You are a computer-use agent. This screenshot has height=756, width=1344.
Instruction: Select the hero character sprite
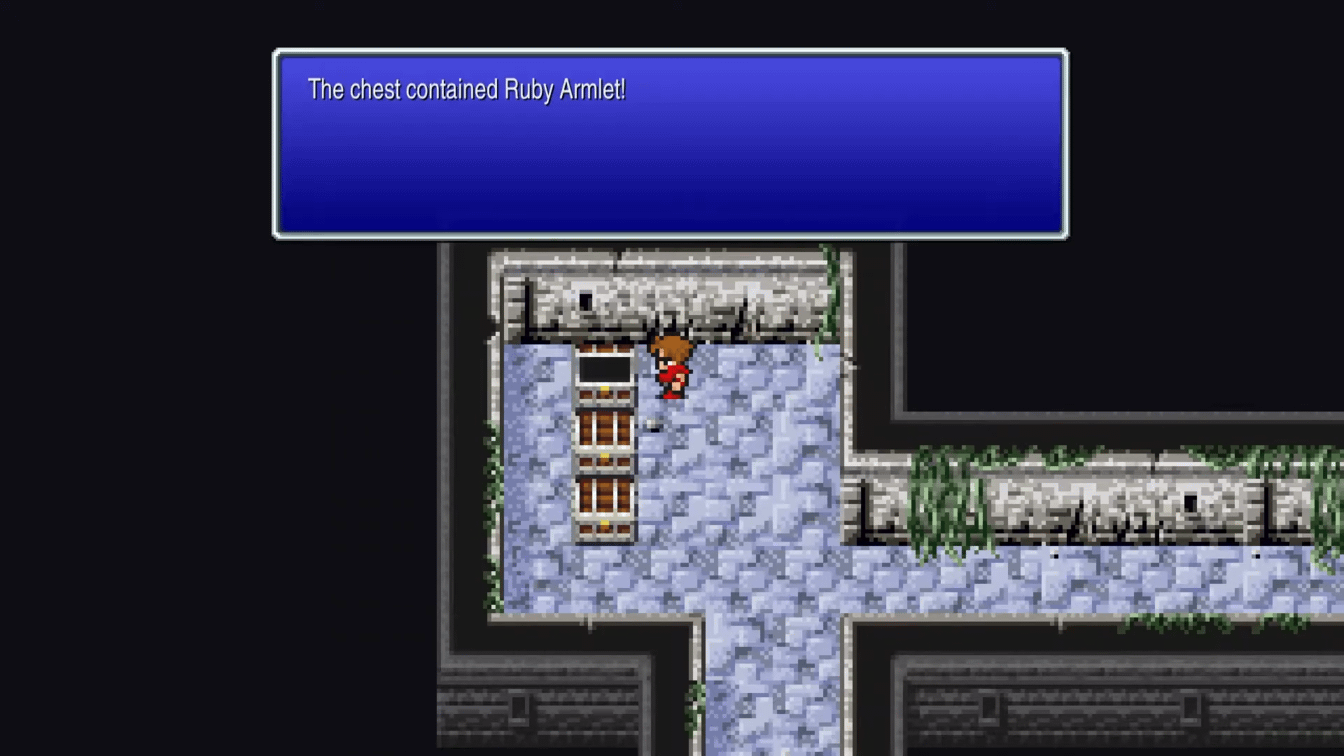coord(672,365)
